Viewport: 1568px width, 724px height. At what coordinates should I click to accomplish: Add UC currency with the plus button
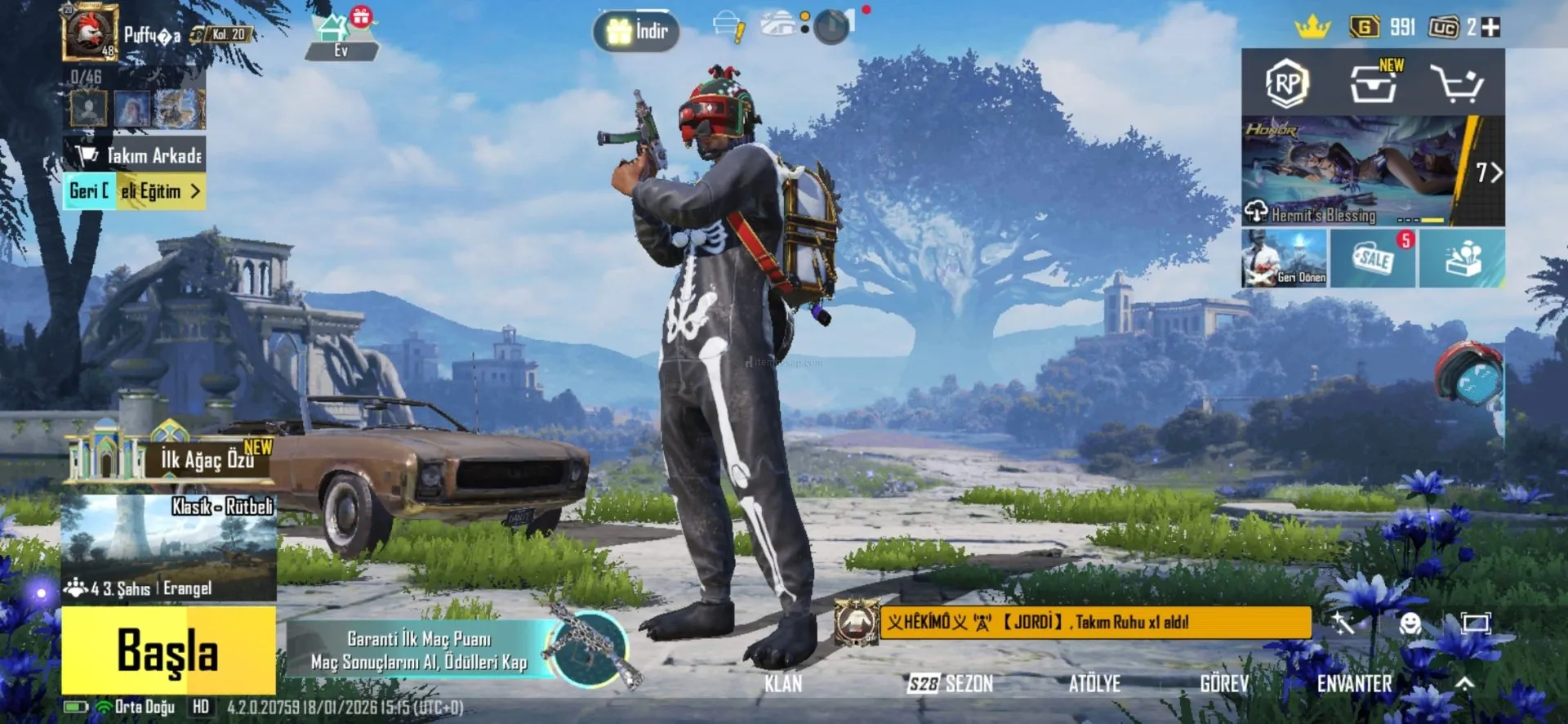[1490, 27]
